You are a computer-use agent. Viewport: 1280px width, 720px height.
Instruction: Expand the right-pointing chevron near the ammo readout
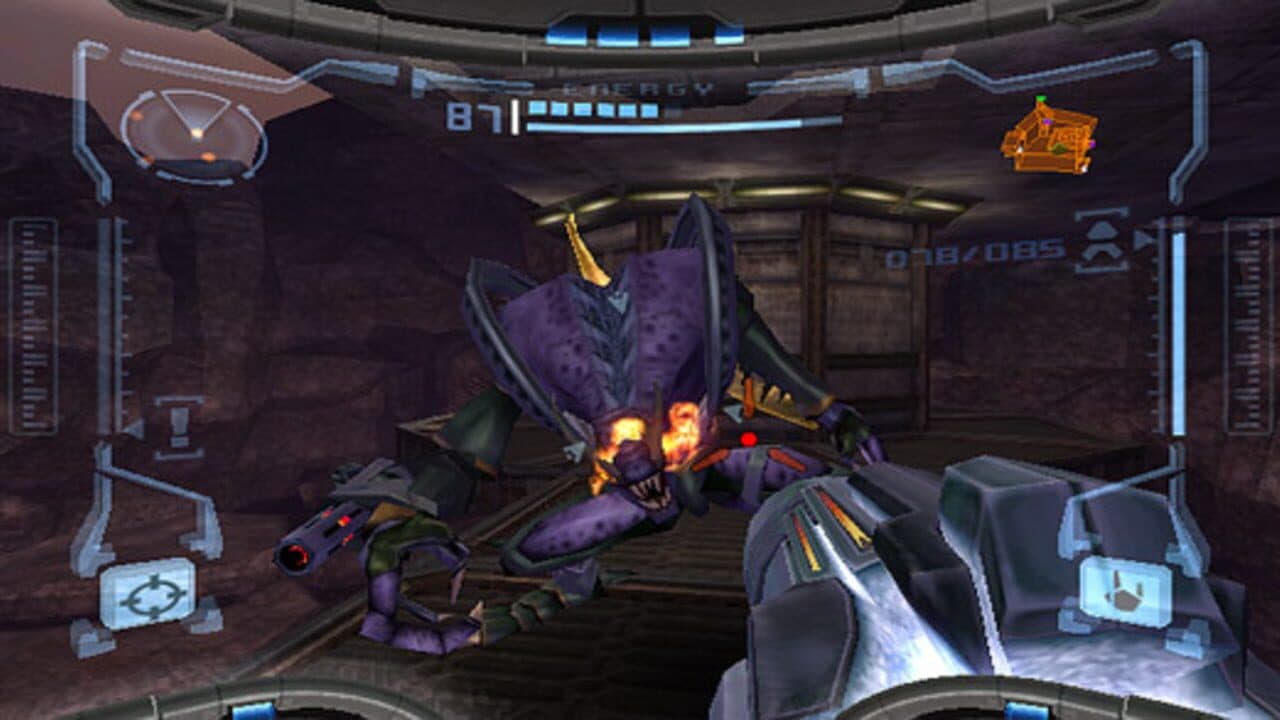[x=1143, y=241]
